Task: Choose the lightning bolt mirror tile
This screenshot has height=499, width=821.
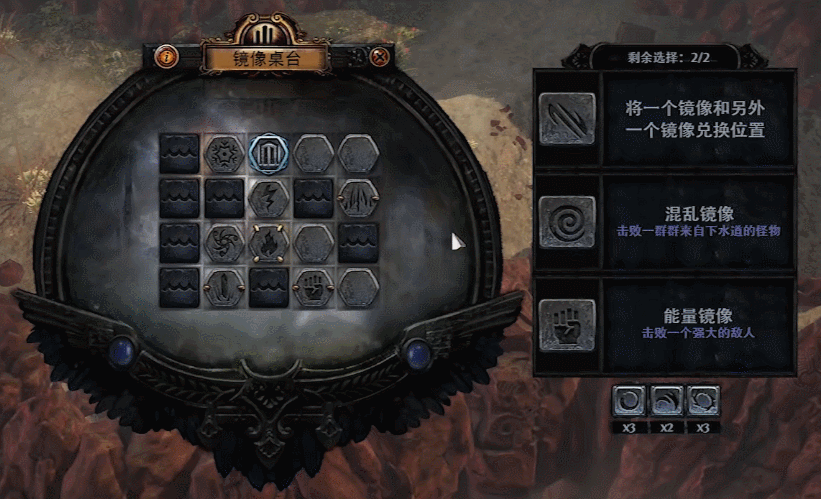Action: coord(267,198)
